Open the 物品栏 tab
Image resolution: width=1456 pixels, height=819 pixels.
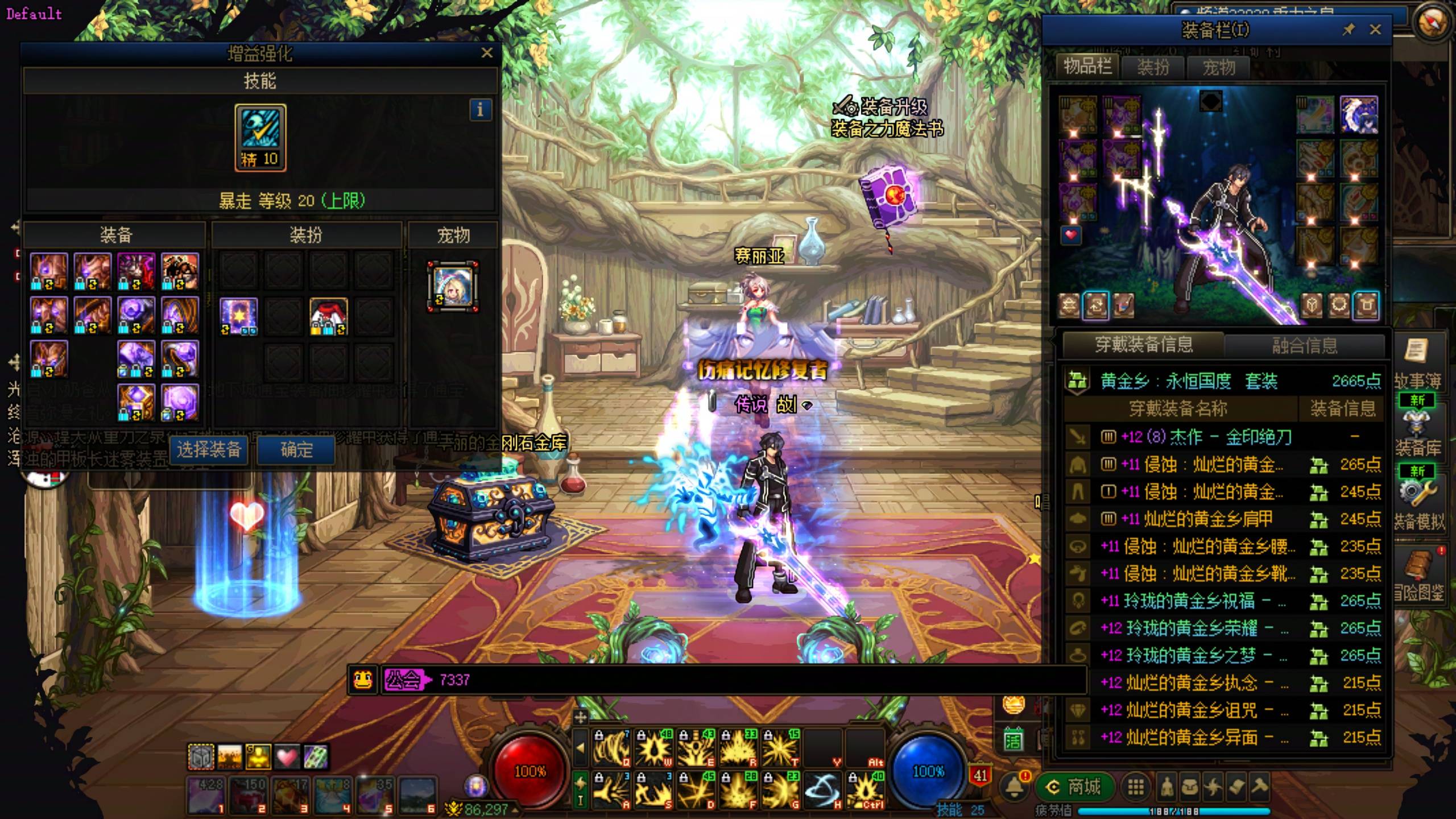point(1087,67)
